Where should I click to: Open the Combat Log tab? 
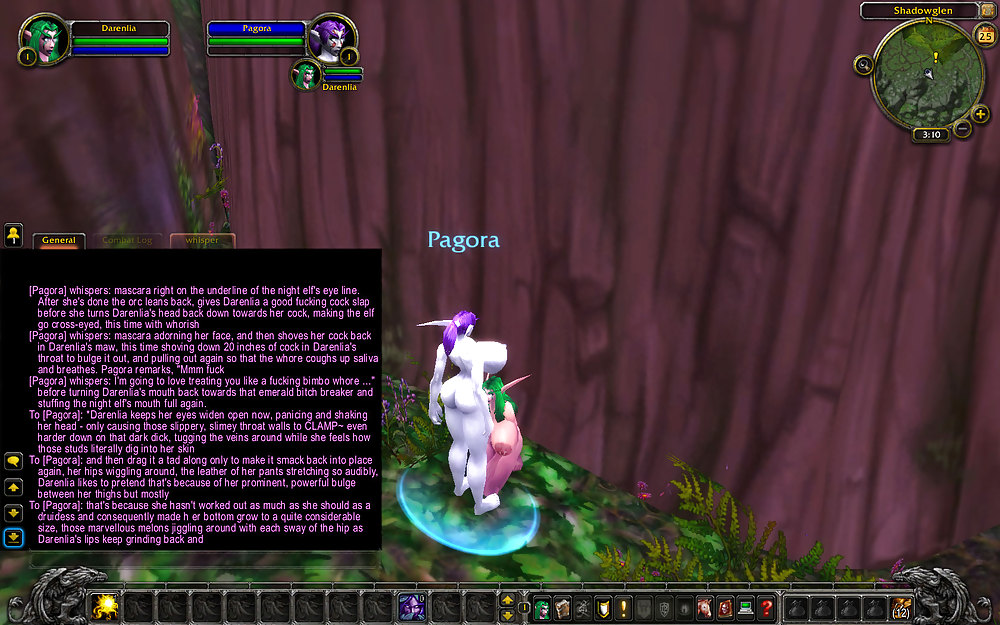[x=130, y=240]
